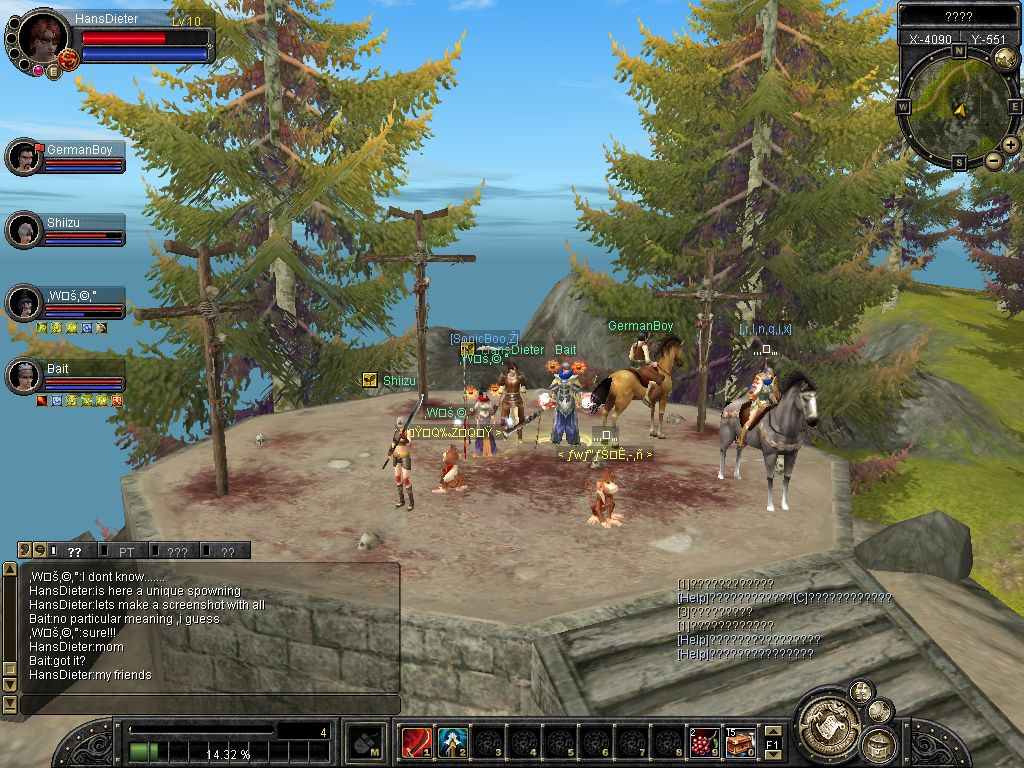Use the red slash skill in slot 1

pyautogui.click(x=415, y=741)
